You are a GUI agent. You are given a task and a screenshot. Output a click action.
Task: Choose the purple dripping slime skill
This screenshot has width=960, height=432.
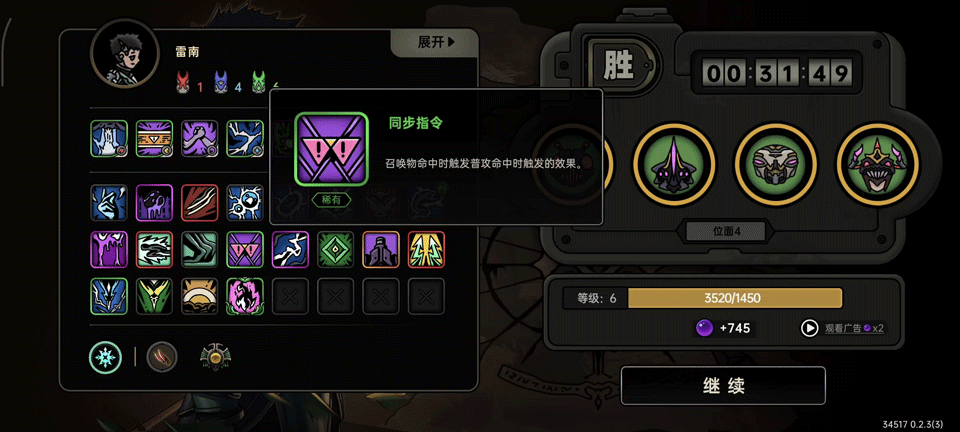[109, 250]
